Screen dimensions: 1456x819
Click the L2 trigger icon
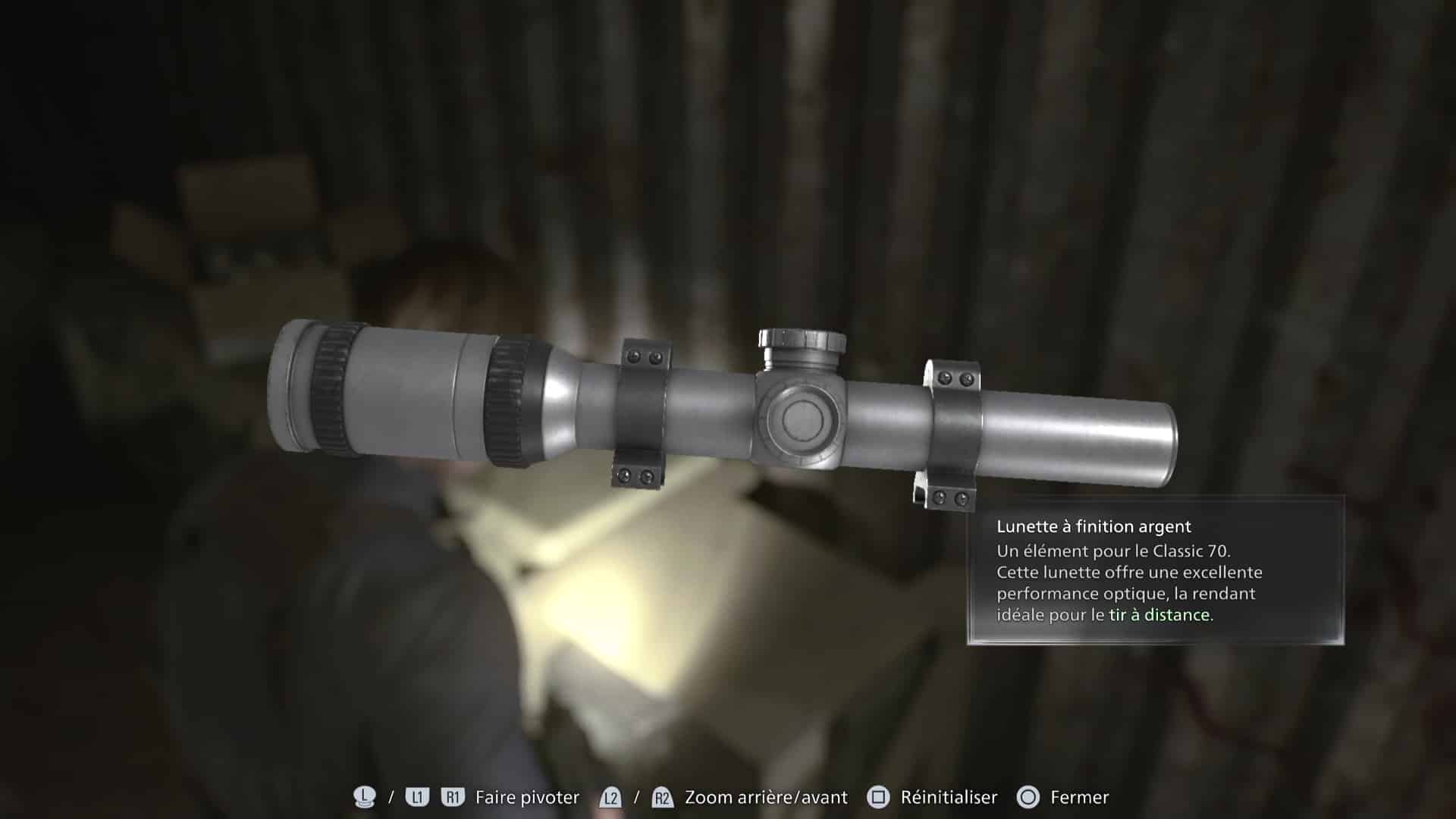[x=613, y=797]
